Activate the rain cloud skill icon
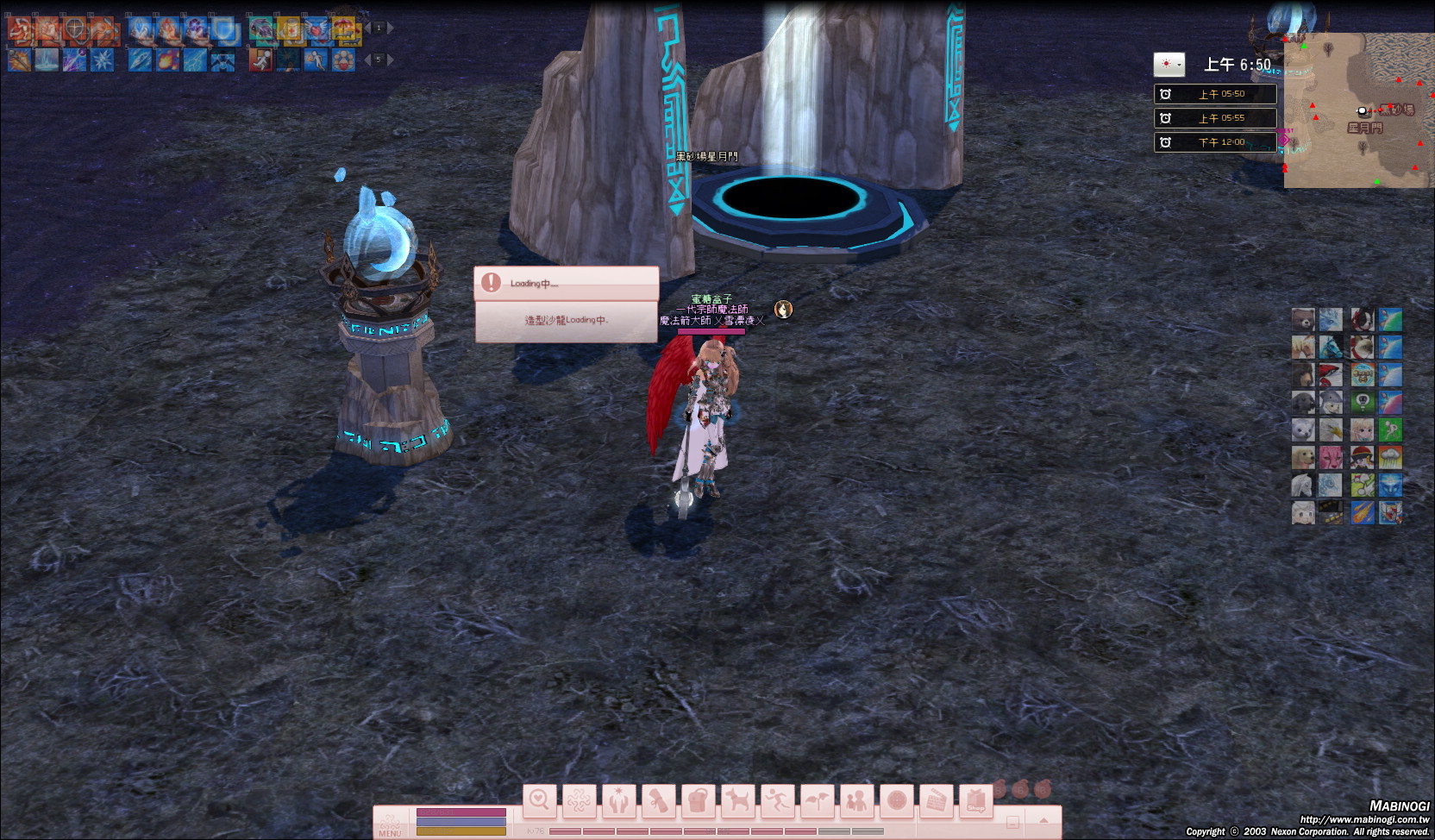The width and height of the screenshot is (1435, 840). pyautogui.click(x=1390, y=457)
